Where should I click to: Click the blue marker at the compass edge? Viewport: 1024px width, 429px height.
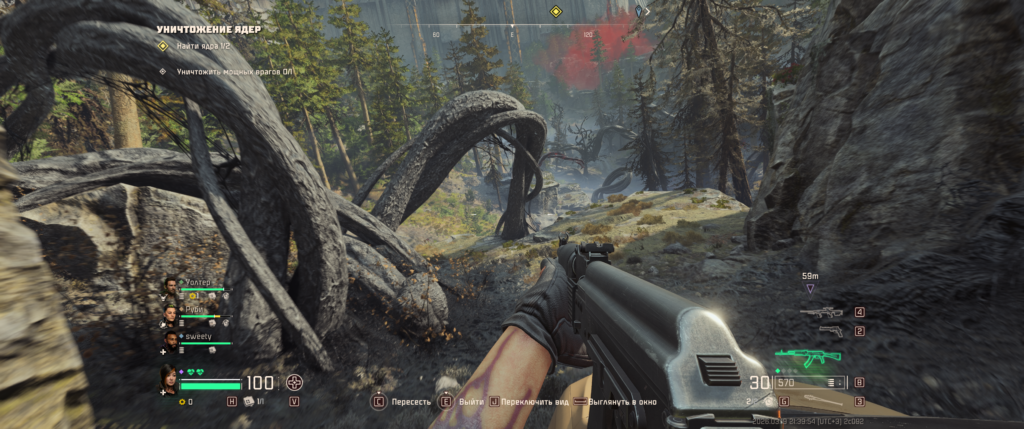(639, 12)
